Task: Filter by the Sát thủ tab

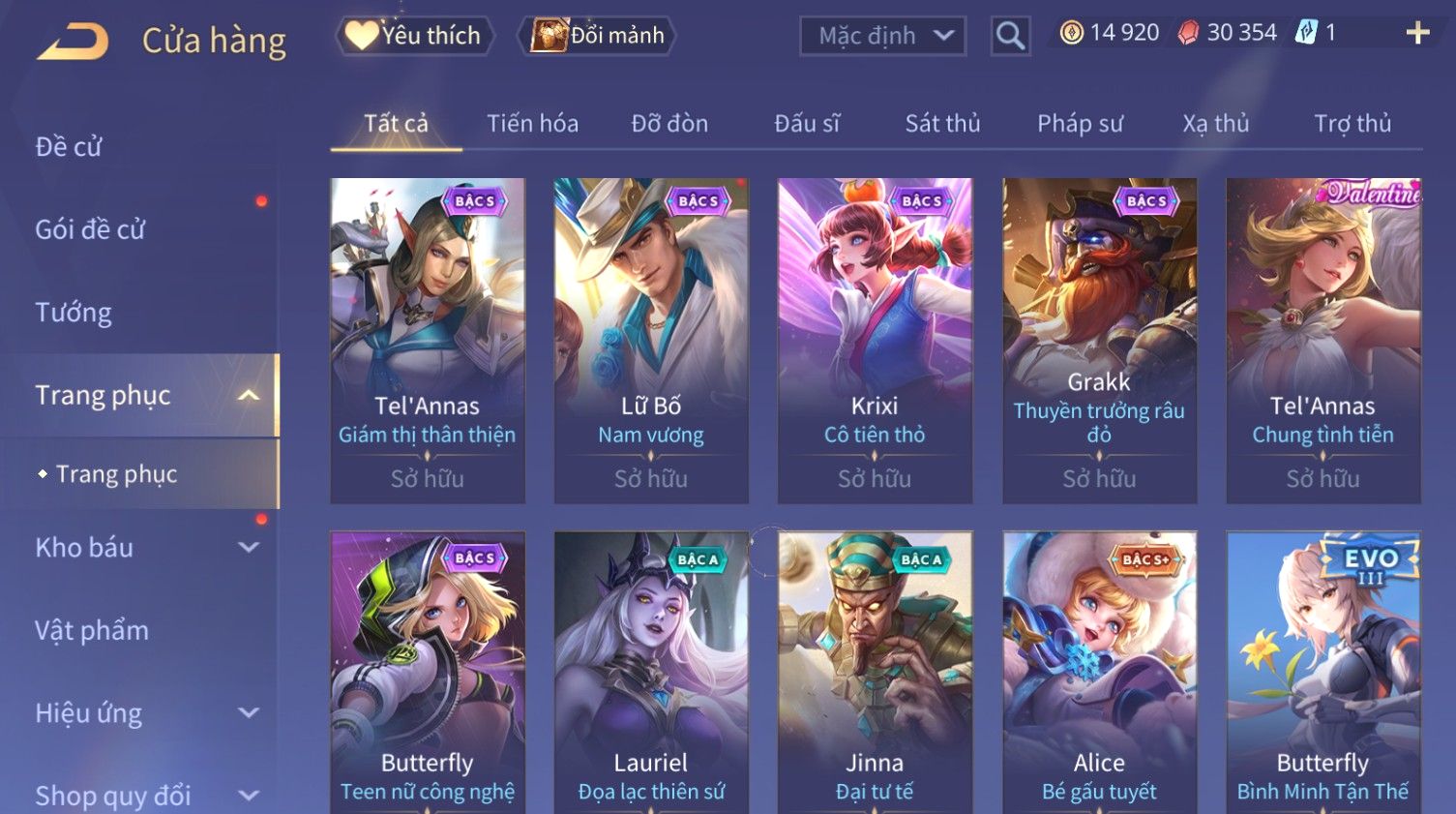Action: [x=942, y=124]
